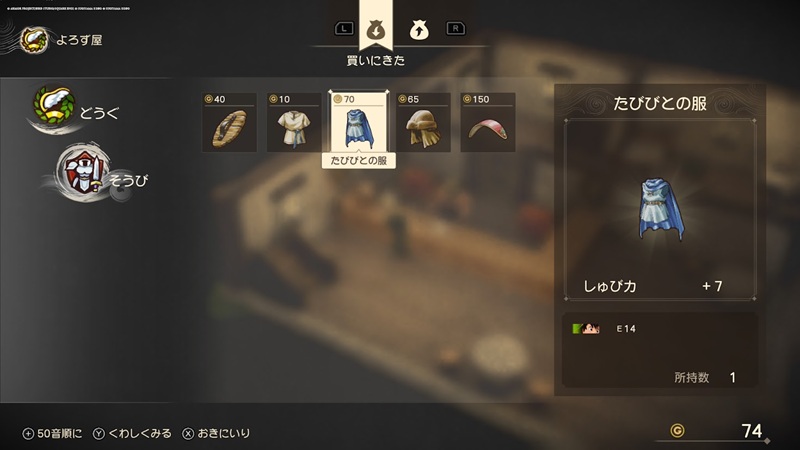
Task: Switch to the sell tab with up-arrow bag
Action: tap(419, 30)
